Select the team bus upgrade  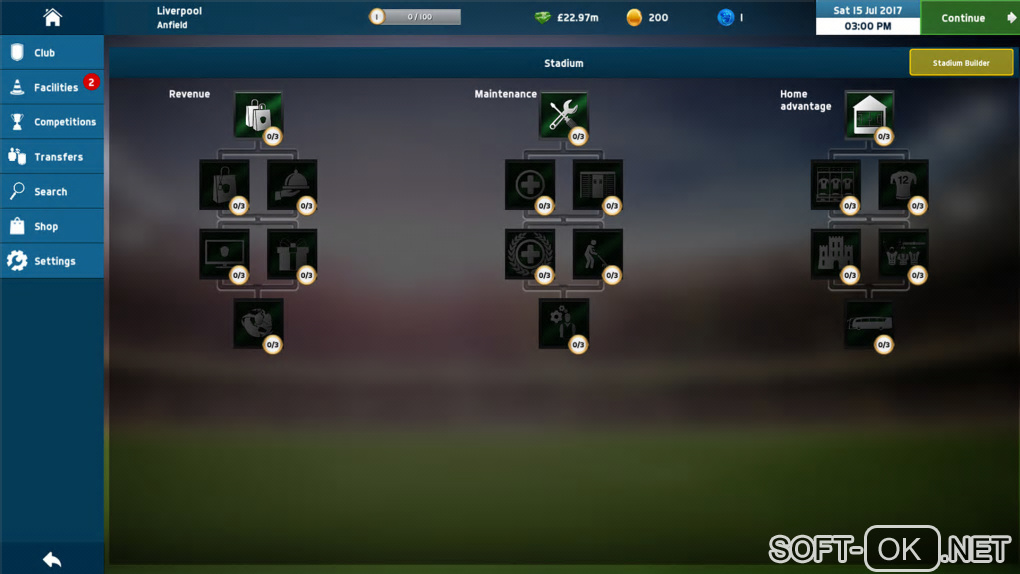click(x=869, y=324)
